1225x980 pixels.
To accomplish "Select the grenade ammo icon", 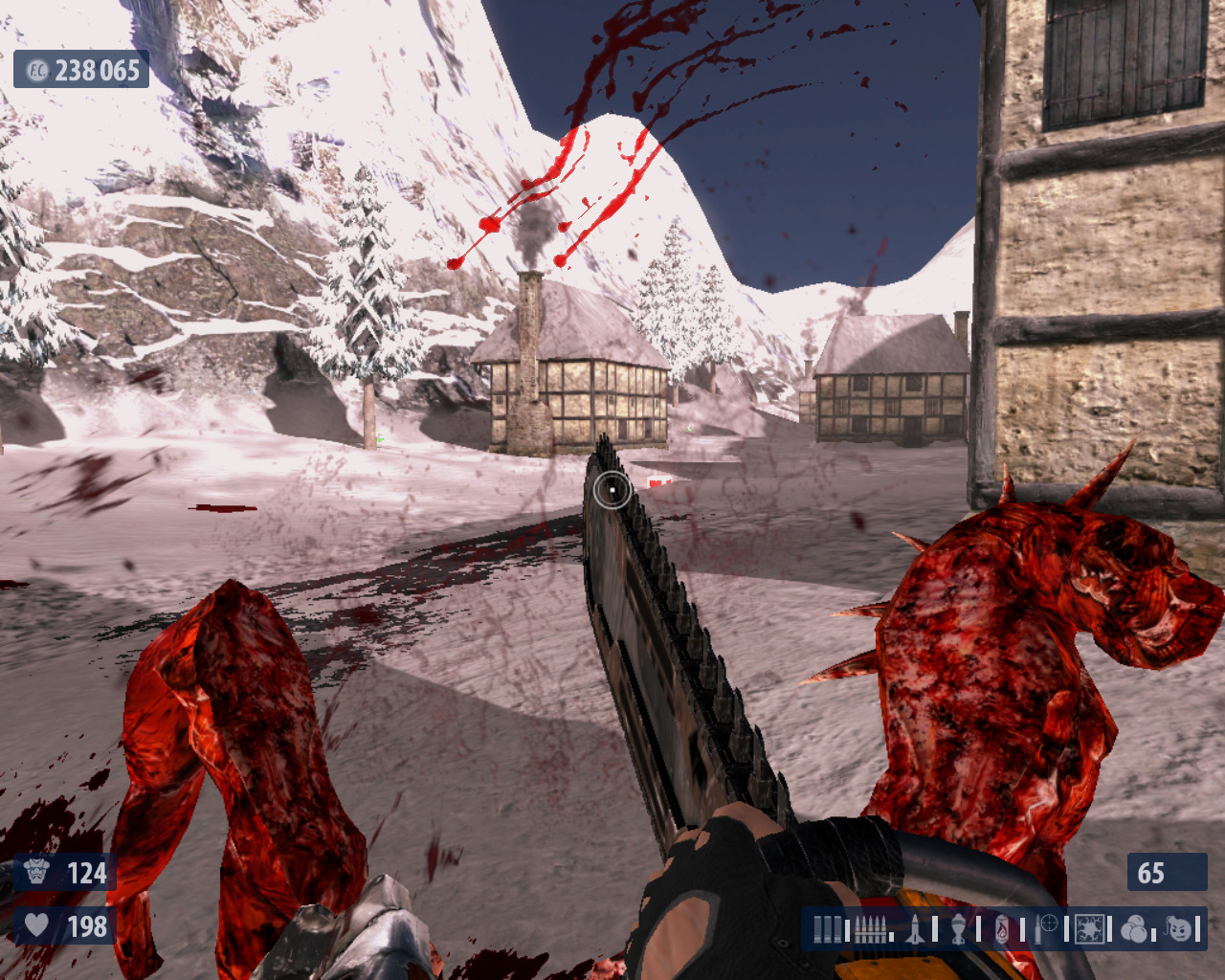I will pos(958,928).
